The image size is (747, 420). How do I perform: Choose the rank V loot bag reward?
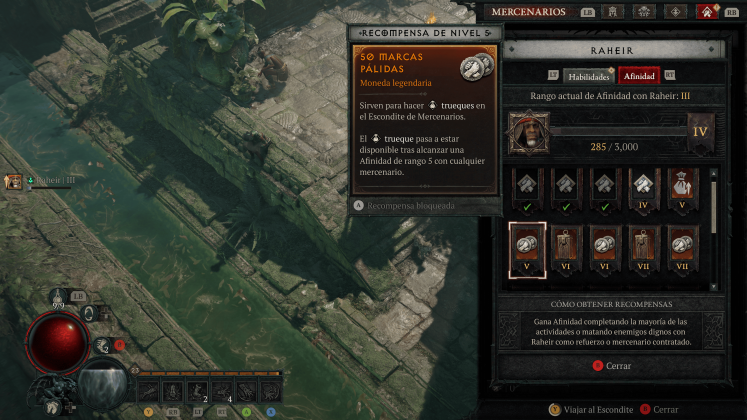pos(683,186)
